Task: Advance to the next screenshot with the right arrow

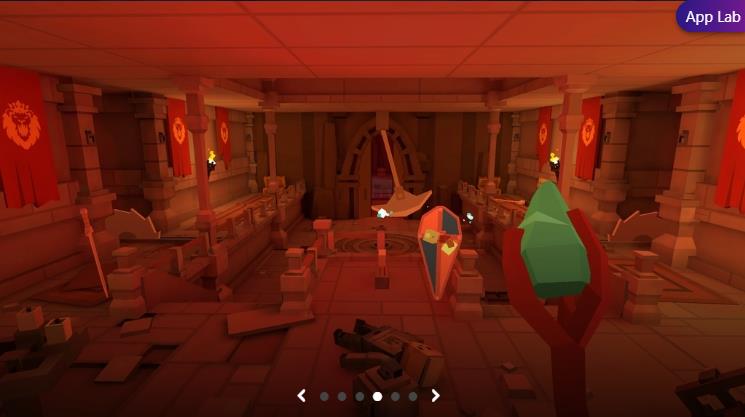Action: tap(435, 396)
